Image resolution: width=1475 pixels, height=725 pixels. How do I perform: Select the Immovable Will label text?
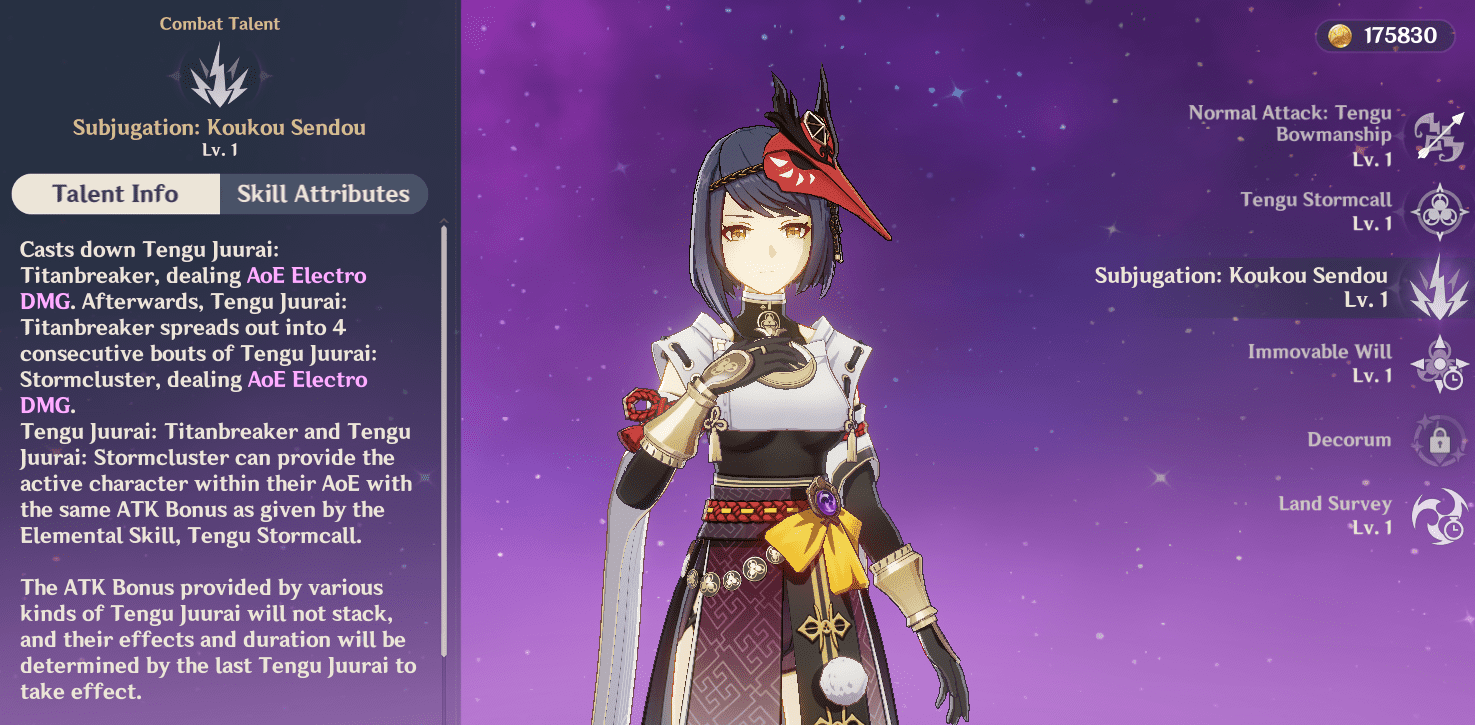click(x=1319, y=352)
